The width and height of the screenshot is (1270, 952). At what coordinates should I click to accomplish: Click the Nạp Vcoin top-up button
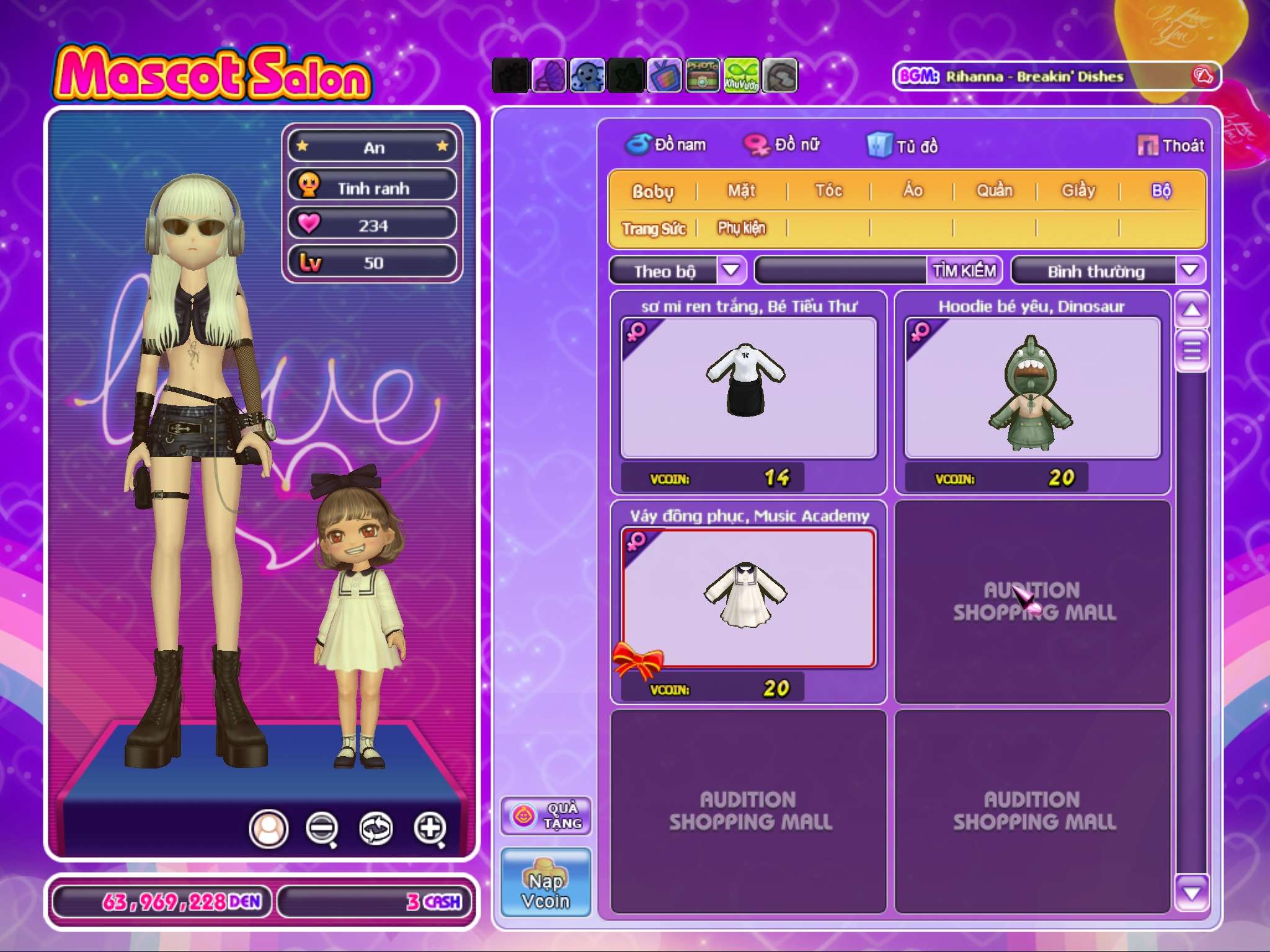(x=546, y=883)
